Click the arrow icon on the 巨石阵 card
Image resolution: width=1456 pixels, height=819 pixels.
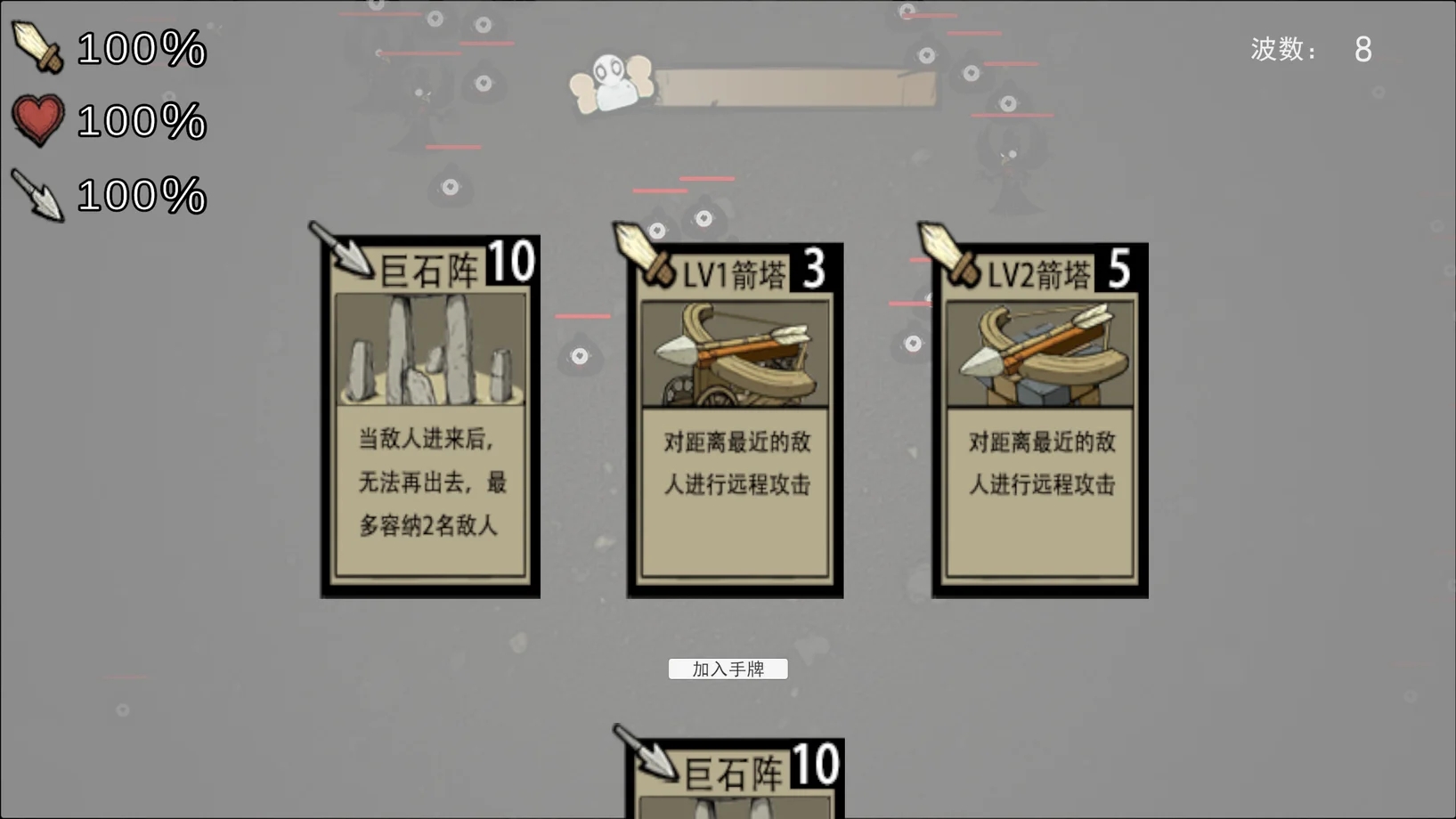[341, 252]
